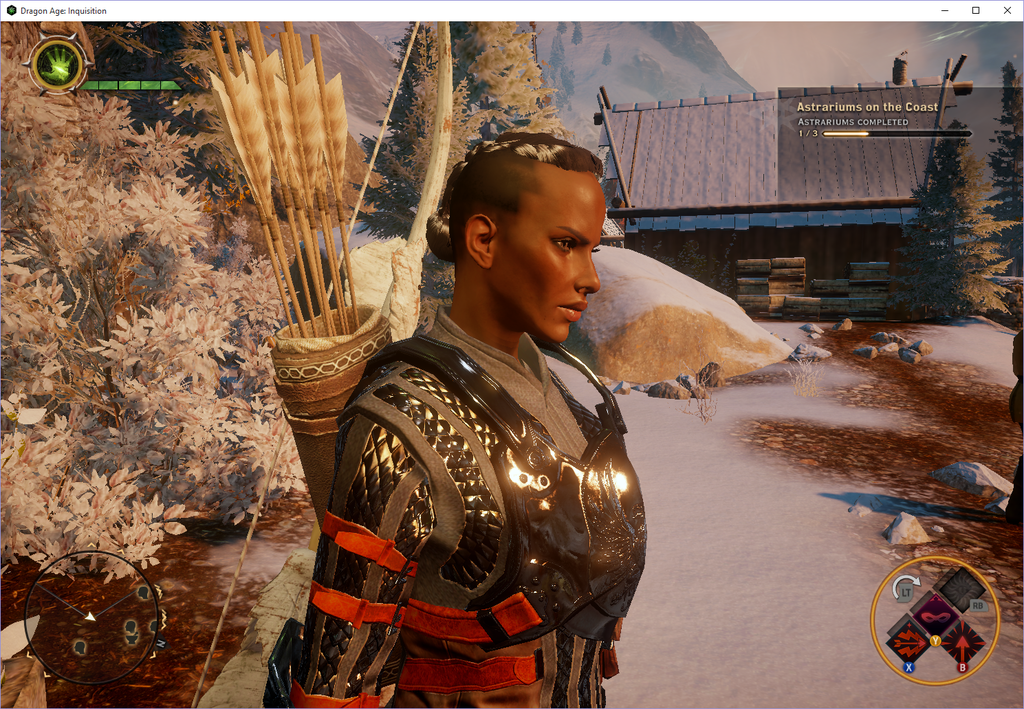Close the game window

click(1006, 10)
